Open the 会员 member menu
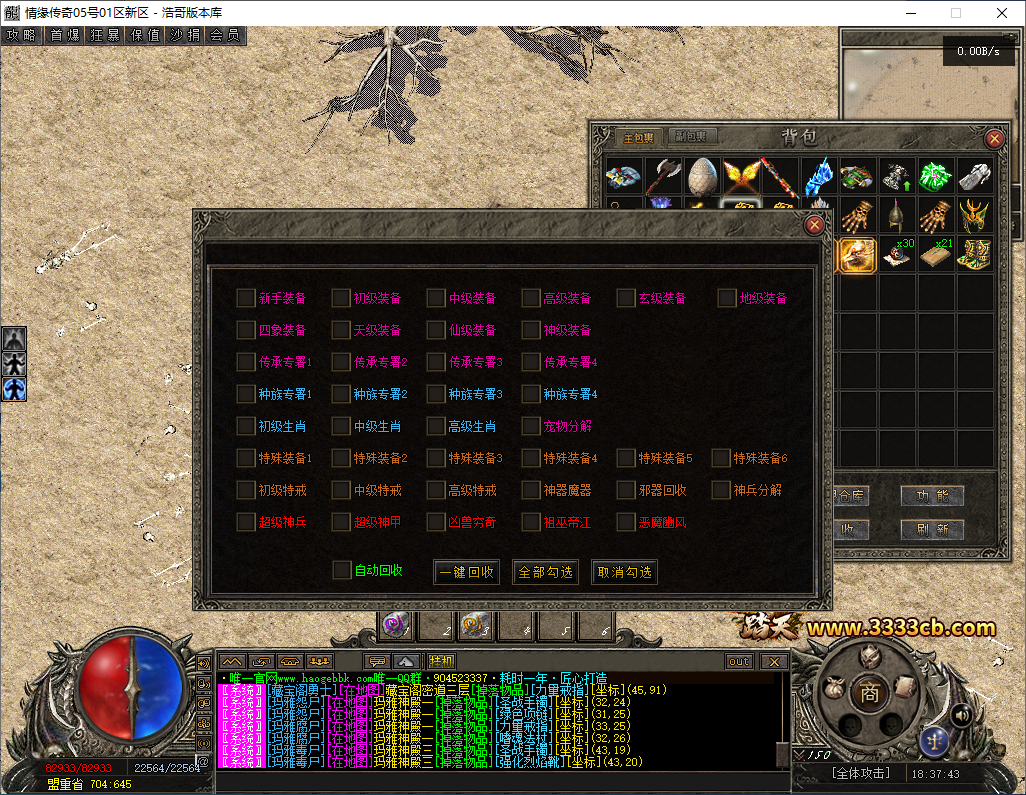This screenshot has width=1026, height=795. 225,35
